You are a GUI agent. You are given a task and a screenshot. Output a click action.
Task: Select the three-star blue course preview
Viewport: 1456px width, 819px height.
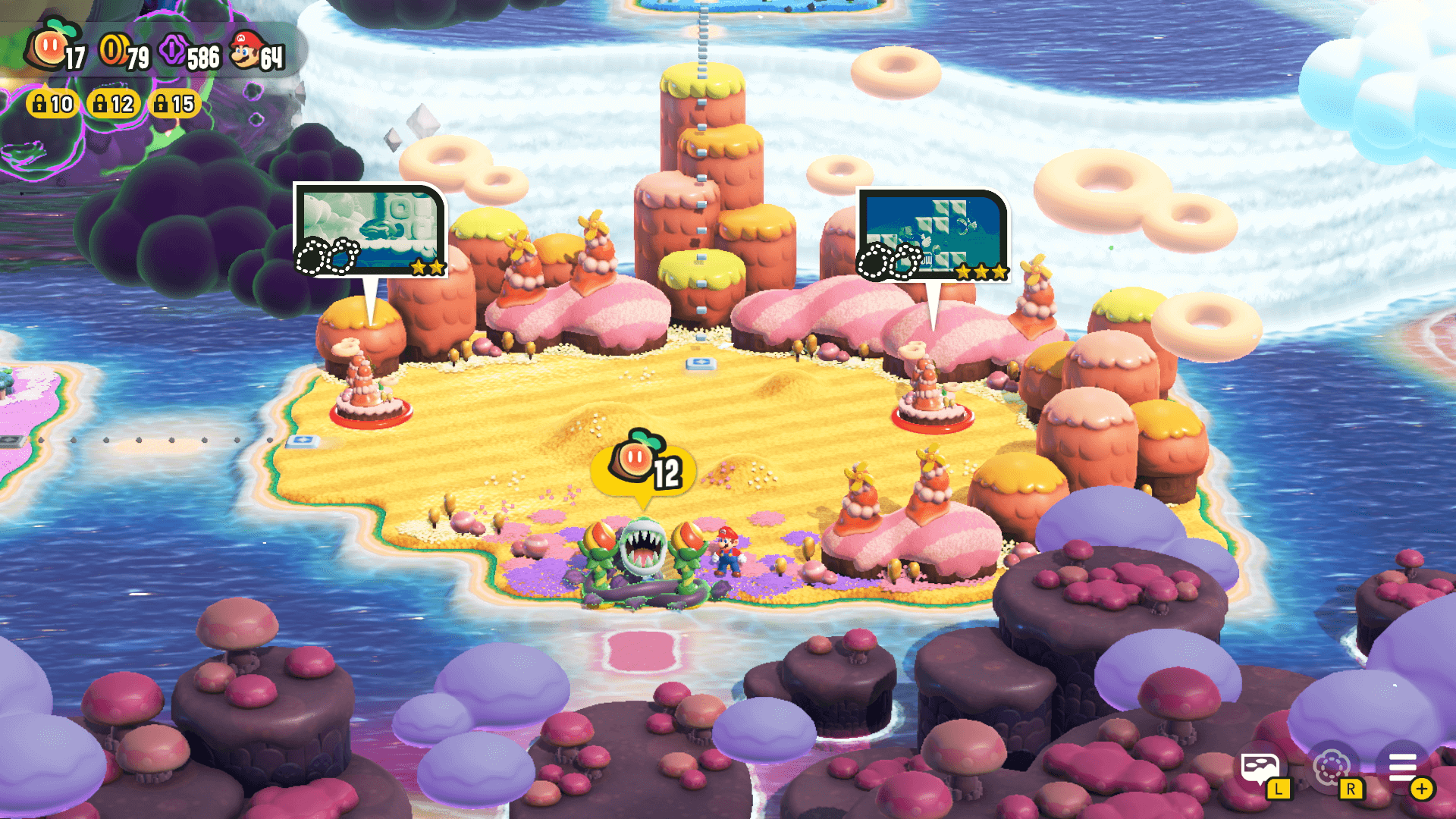(x=933, y=235)
